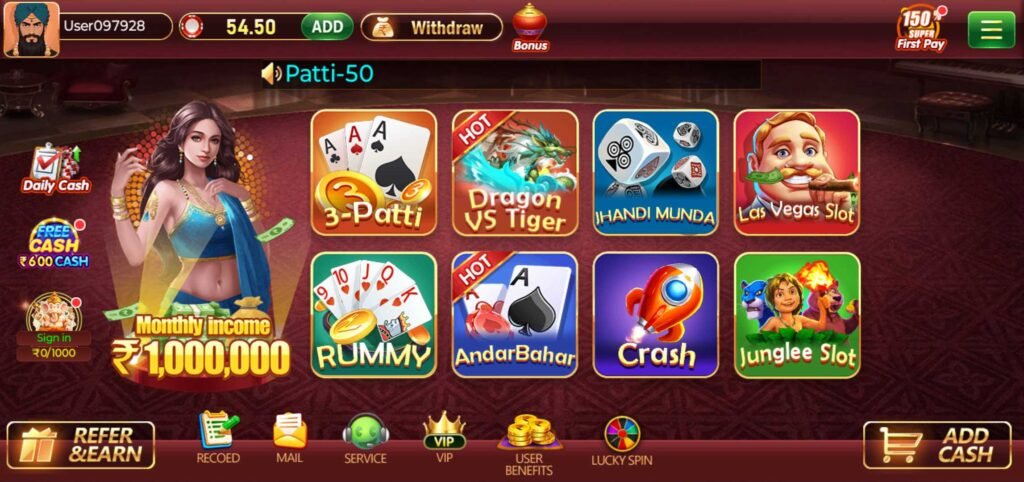The image size is (1024, 482).
Task: Open the Free Cash ₹600 offer
Action: pyautogui.click(x=54, y=243)
